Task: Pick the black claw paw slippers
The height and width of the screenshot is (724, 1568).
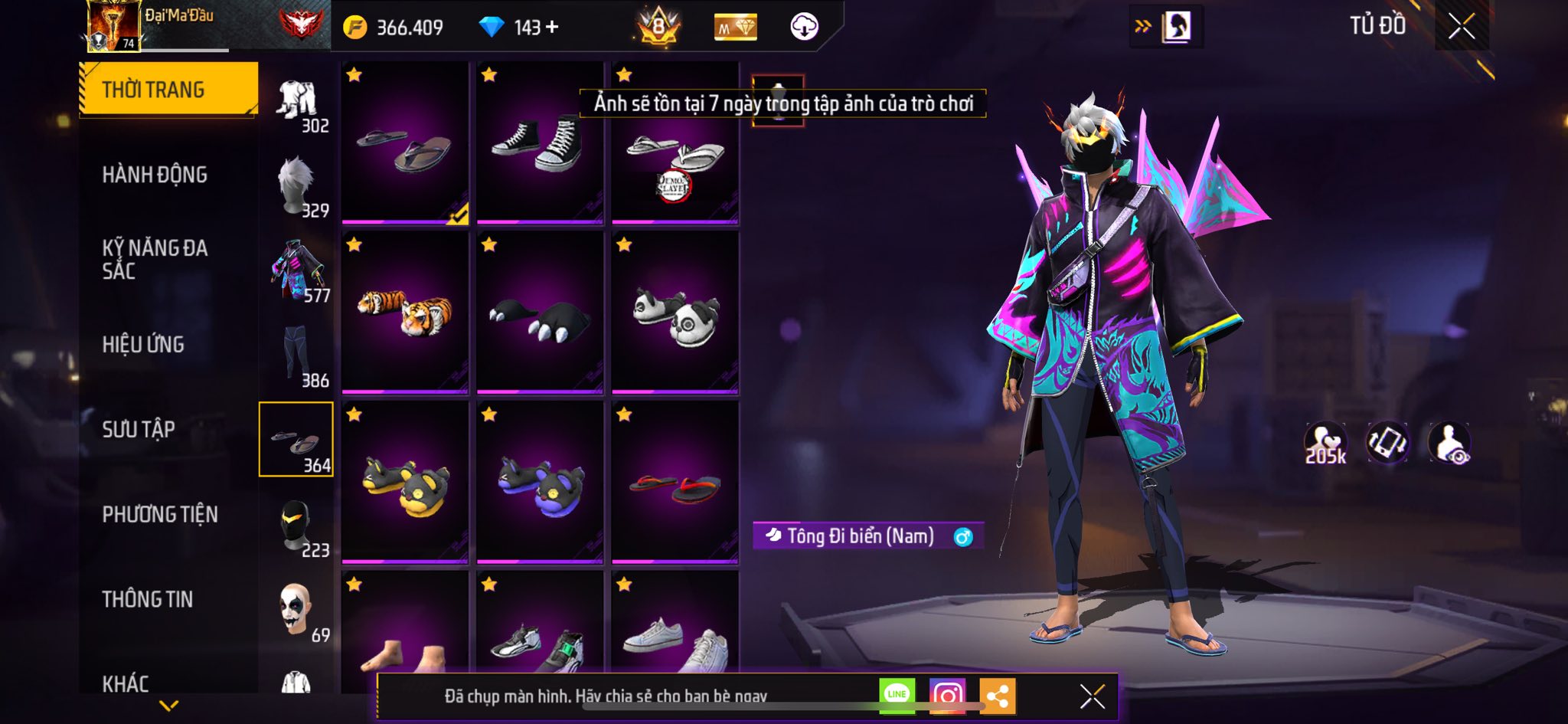Action: point(539,312)
